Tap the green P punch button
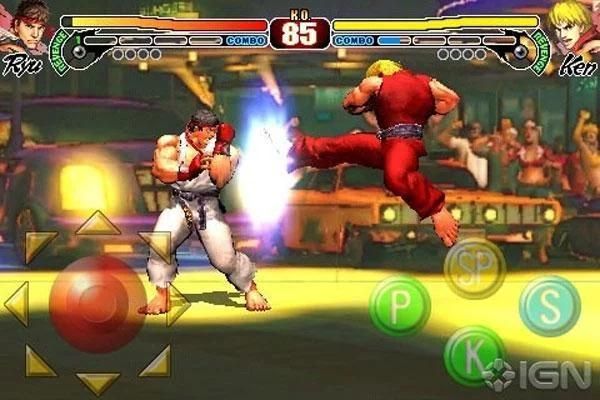The height and width of the screenshot is (400, 600). point(400,306)
